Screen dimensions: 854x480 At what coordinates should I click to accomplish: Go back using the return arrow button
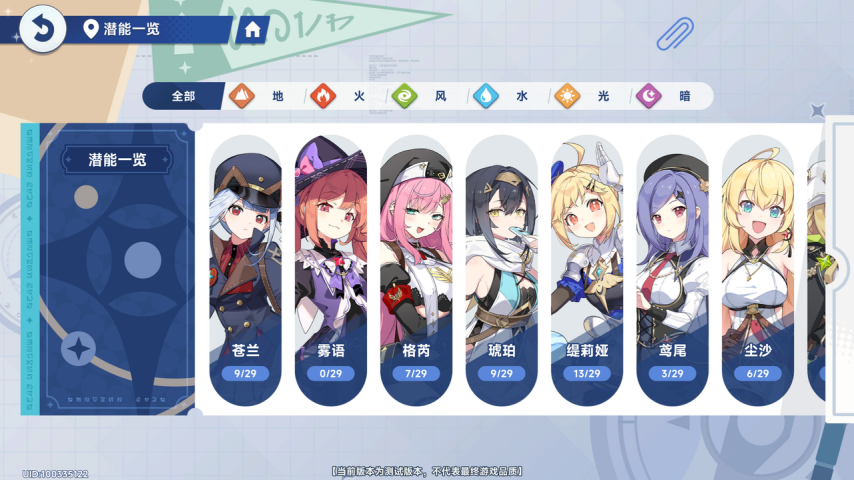click(41, 30)
